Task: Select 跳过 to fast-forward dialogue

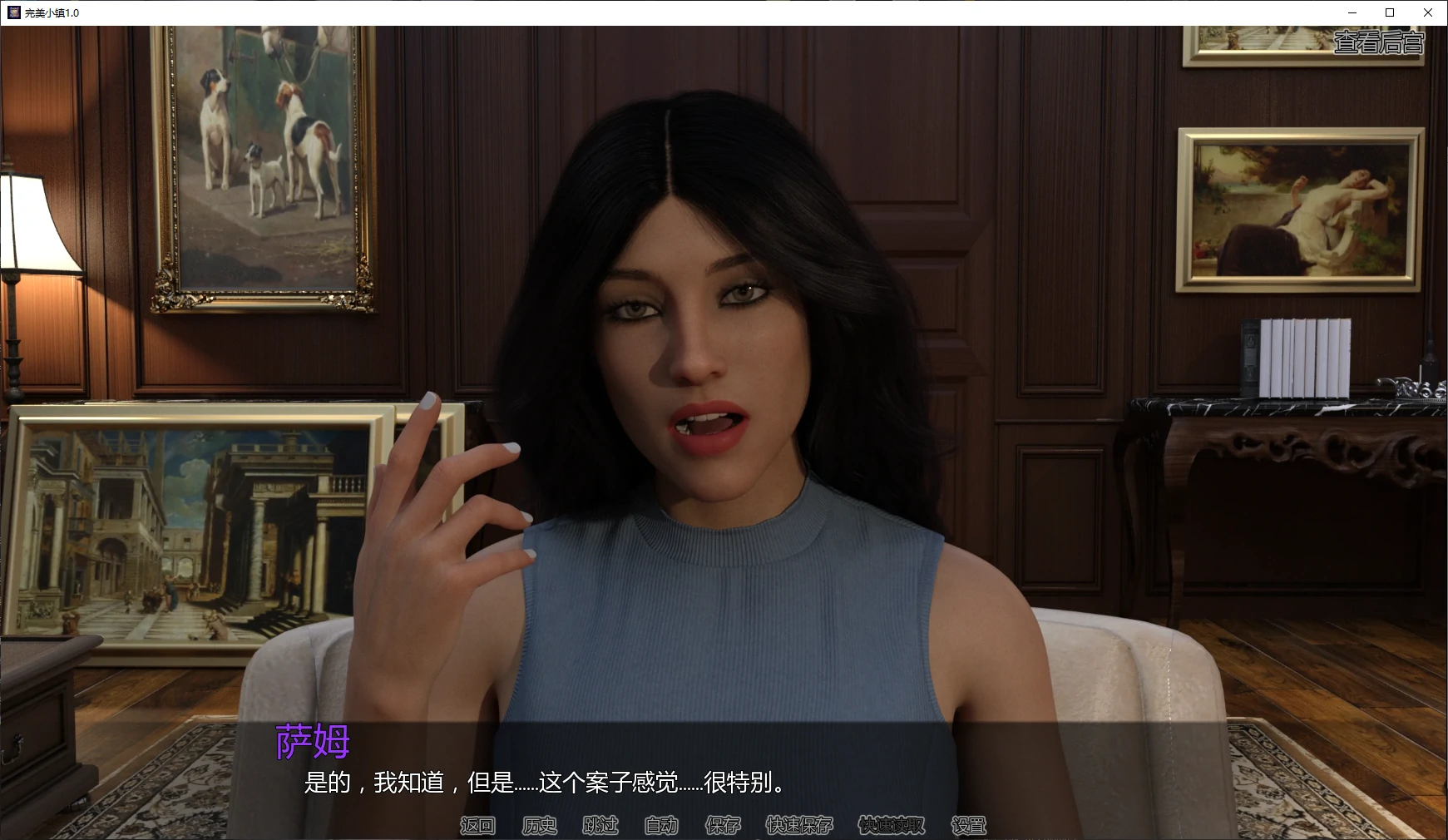Action: tap(600, 824)
